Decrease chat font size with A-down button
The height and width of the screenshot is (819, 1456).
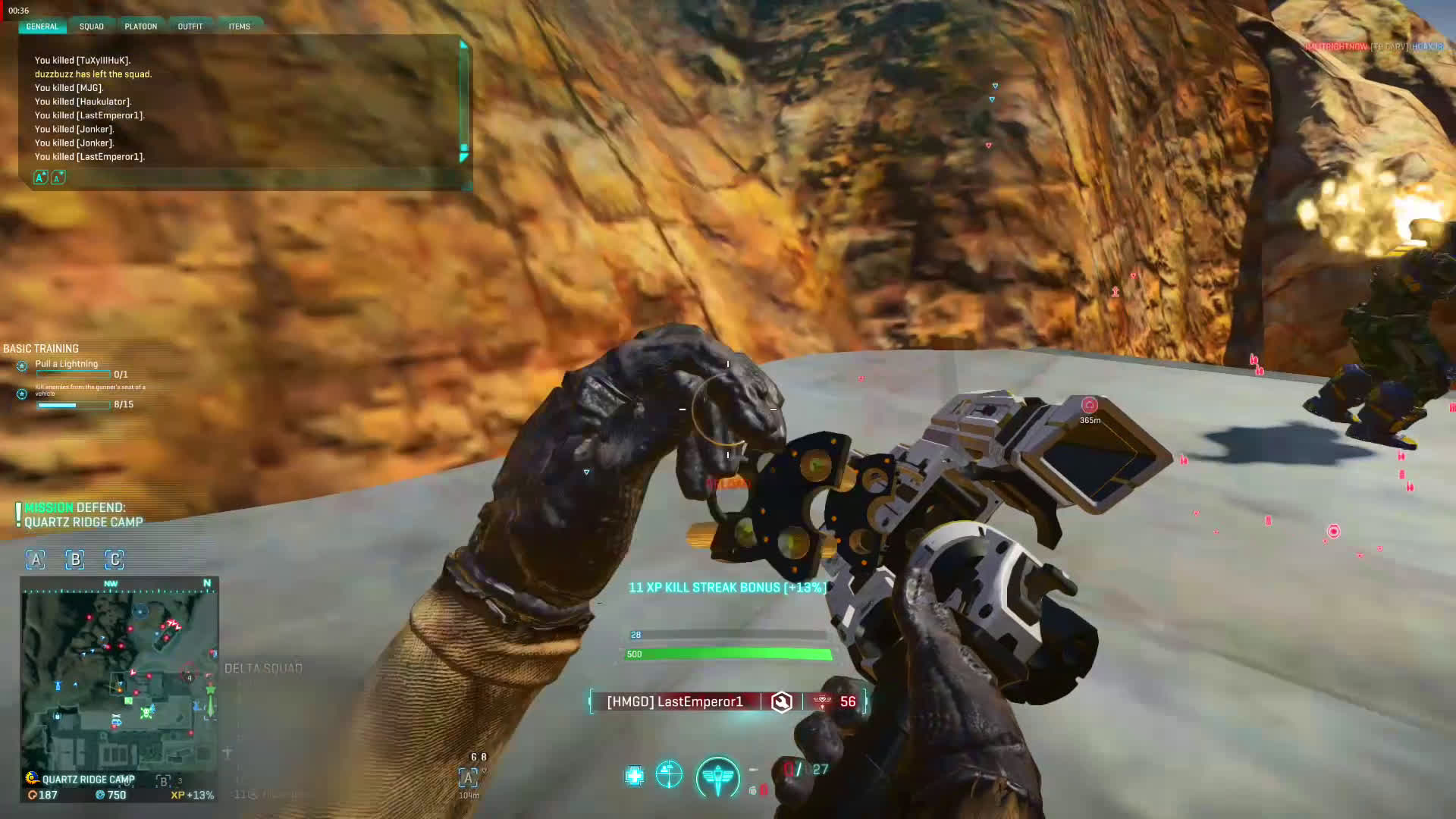coord(58,177)
